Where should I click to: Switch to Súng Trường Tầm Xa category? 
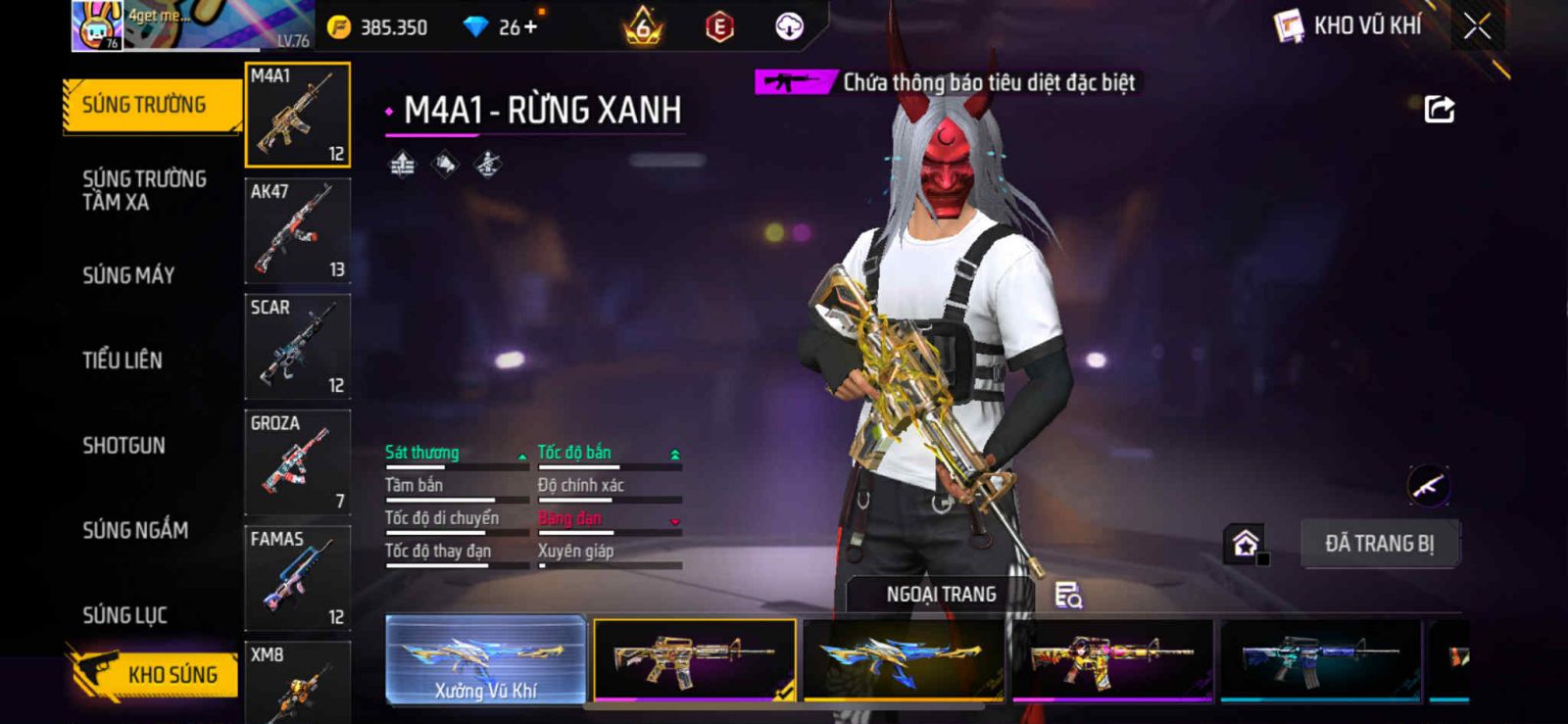(x=144, y=190)
